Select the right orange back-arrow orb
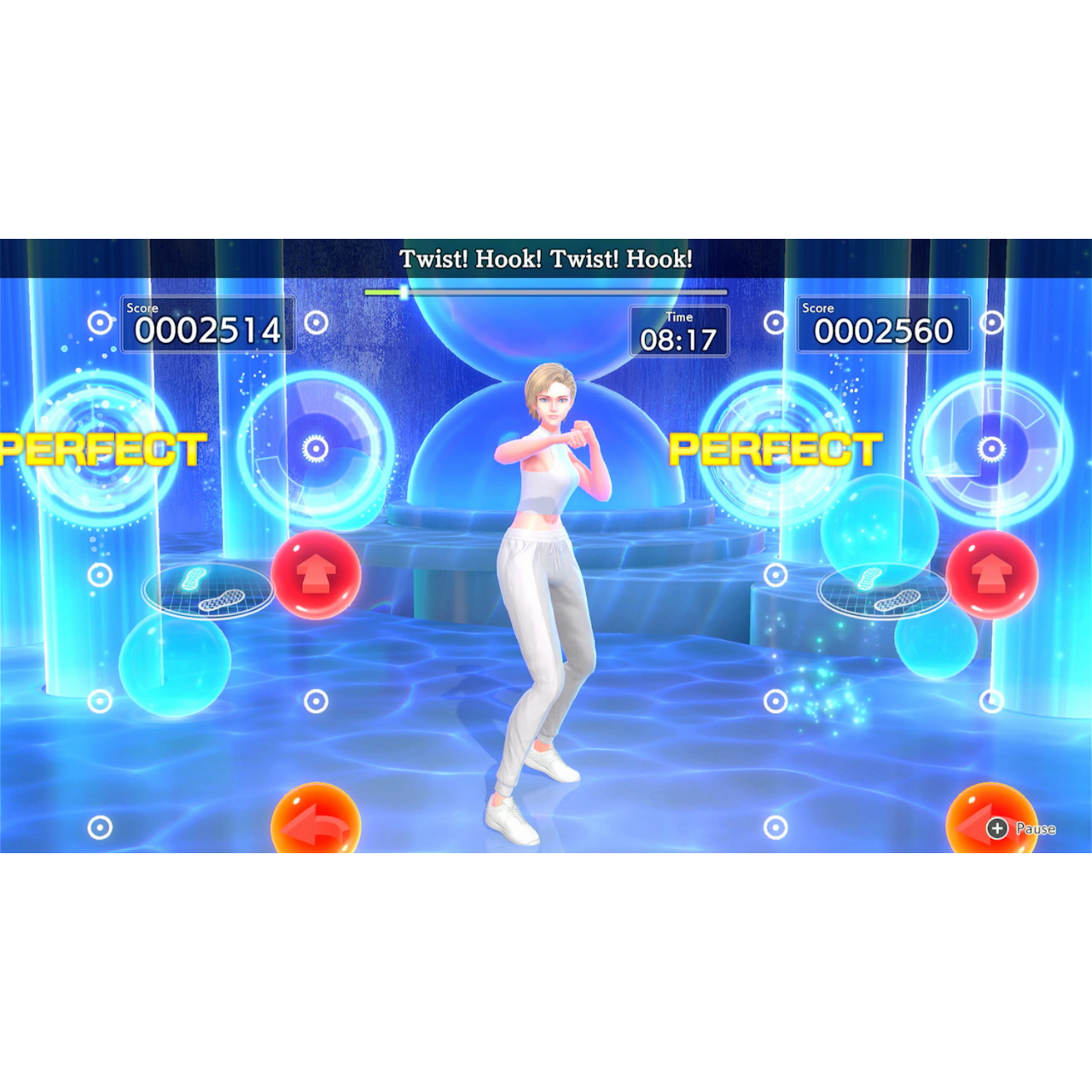The height and width of the screenshot is (1092, 1092). click(x=992, y=821)
